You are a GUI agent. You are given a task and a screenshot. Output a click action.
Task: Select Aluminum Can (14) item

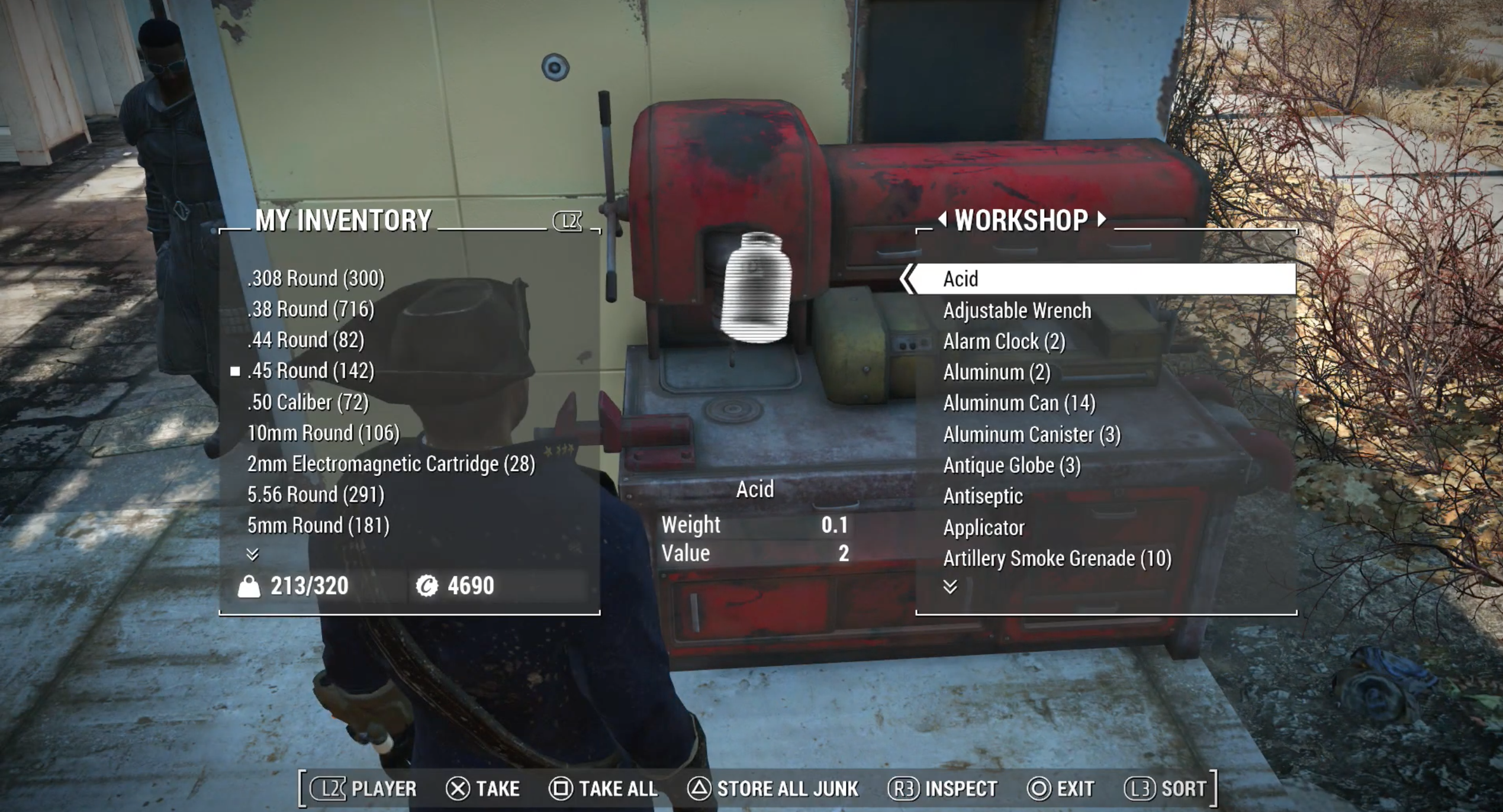(x=1019, y=403)
